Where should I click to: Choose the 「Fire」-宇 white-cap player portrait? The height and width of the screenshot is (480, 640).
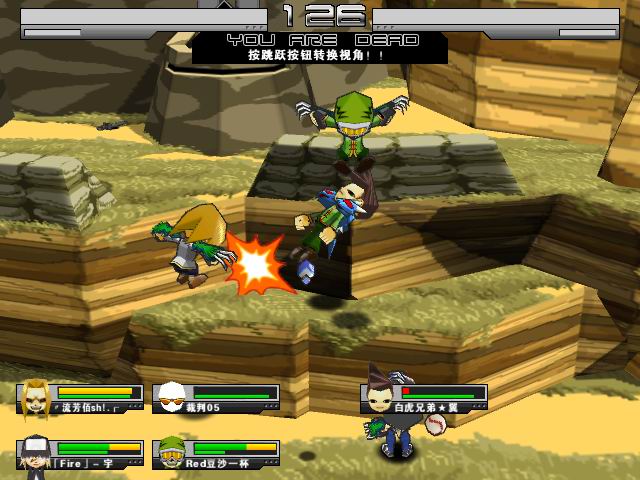(36, 453)
